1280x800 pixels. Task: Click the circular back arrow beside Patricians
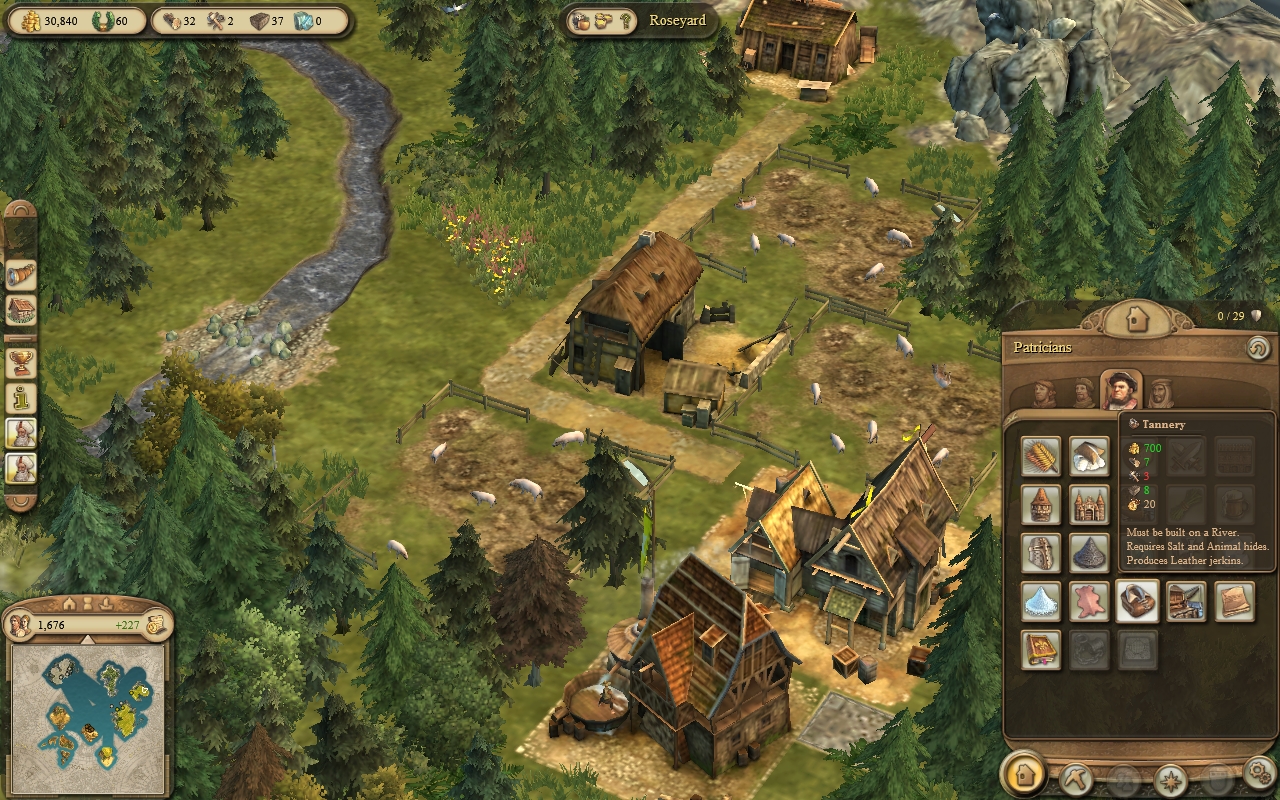[x=1257, y=348]
